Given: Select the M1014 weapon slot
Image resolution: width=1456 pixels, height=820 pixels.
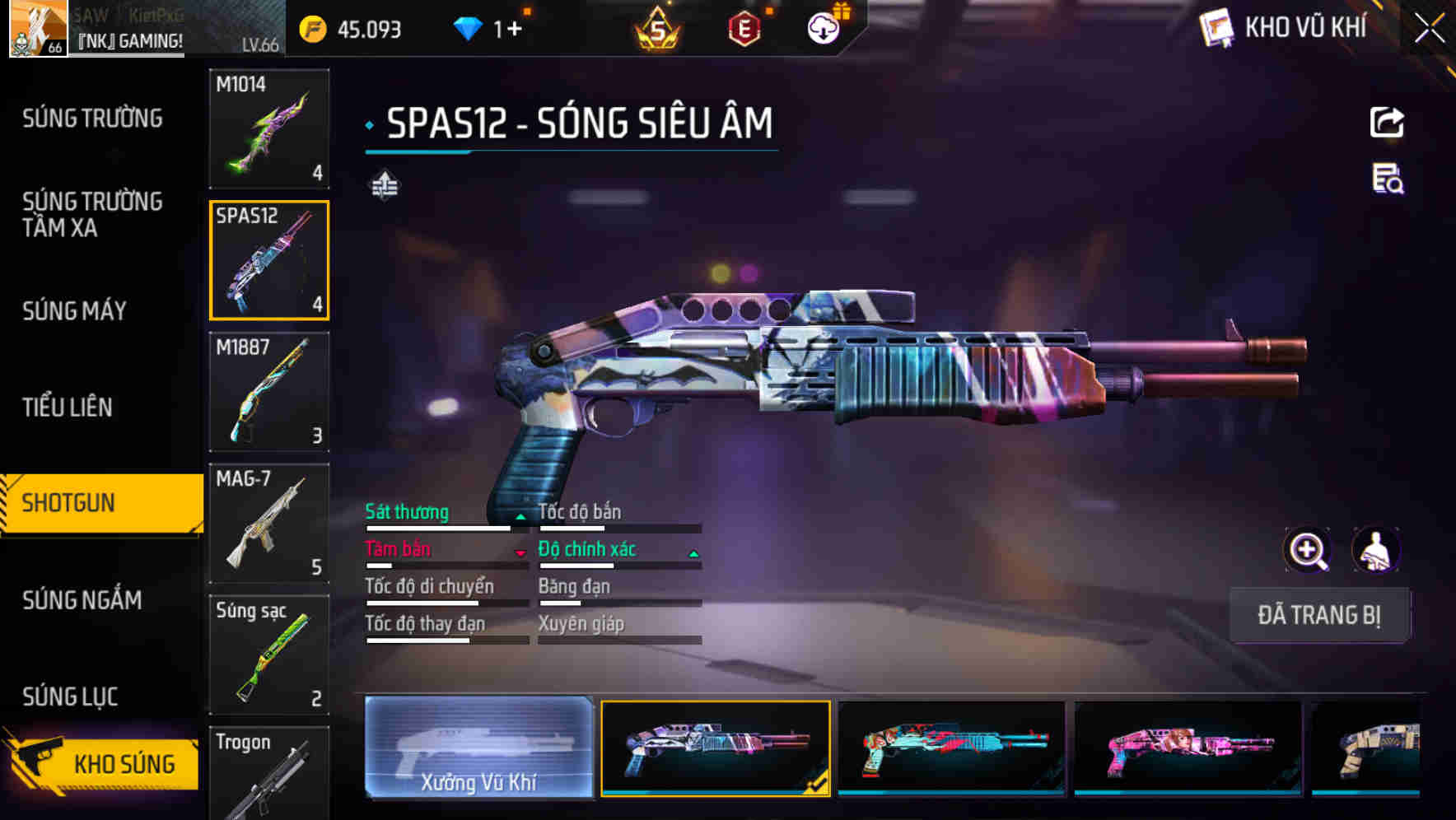Looking at the screenshot, I should tap(269, 128).
